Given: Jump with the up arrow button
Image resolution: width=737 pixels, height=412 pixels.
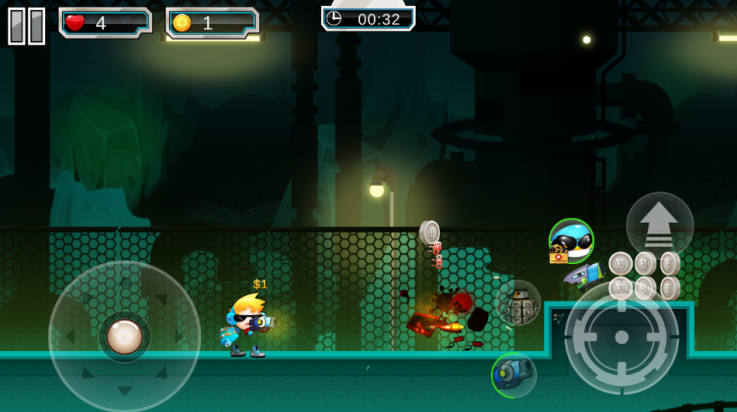Looking at the screenshot, I should click(x=659, y=226).
